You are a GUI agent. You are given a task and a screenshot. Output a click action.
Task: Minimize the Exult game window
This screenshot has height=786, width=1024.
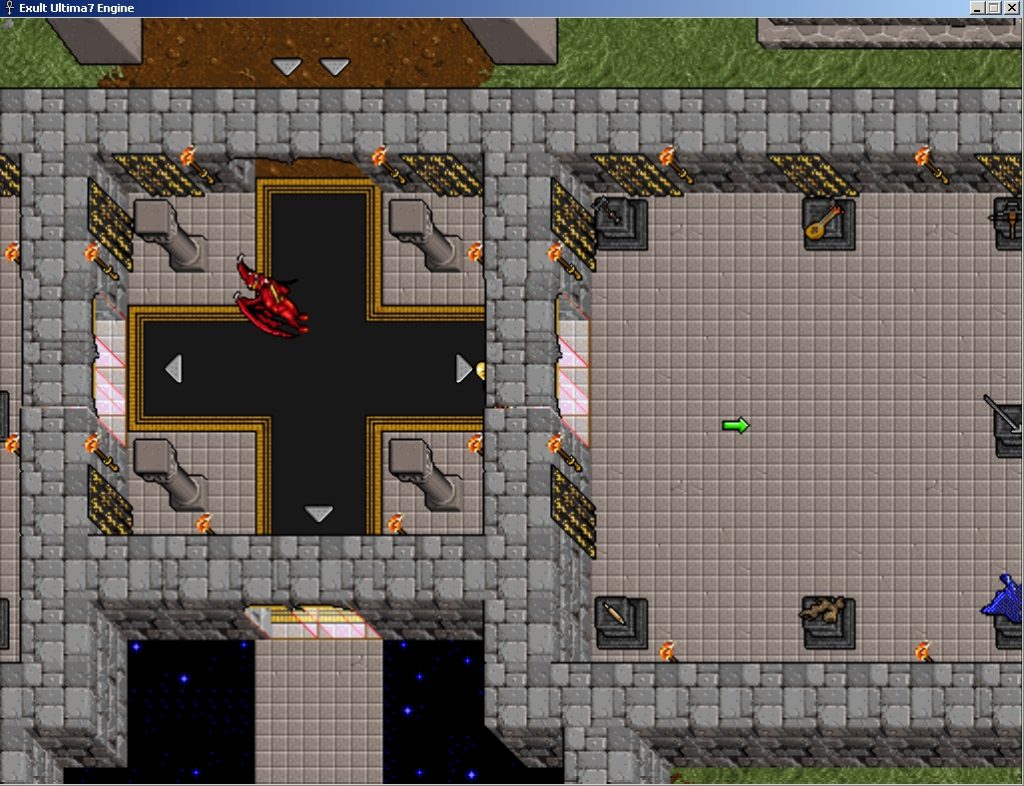pyautogui.click(x=977, y=8)
